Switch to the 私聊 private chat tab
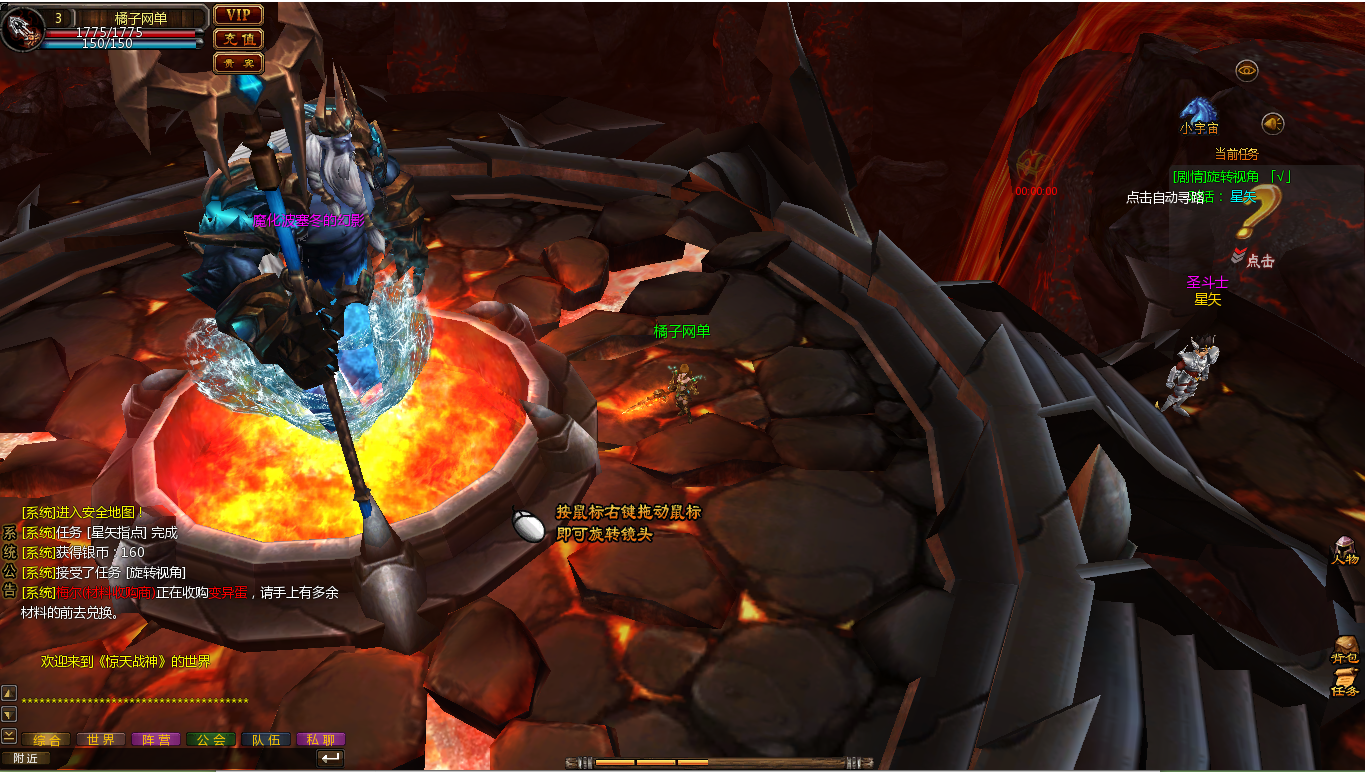 coord(321,740)
